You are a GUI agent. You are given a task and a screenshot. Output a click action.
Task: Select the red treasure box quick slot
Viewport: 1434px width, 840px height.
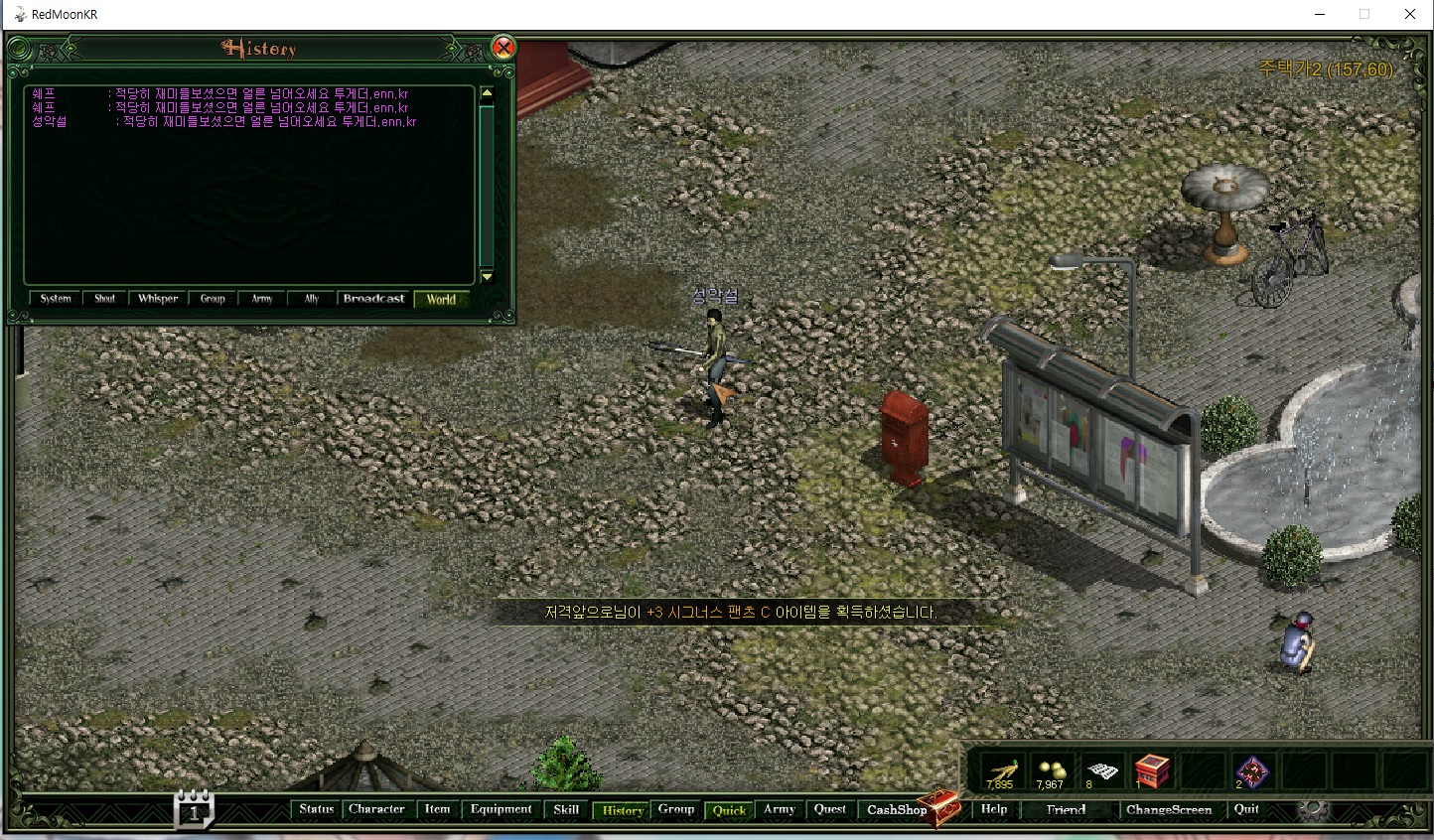coord(1152,771)
